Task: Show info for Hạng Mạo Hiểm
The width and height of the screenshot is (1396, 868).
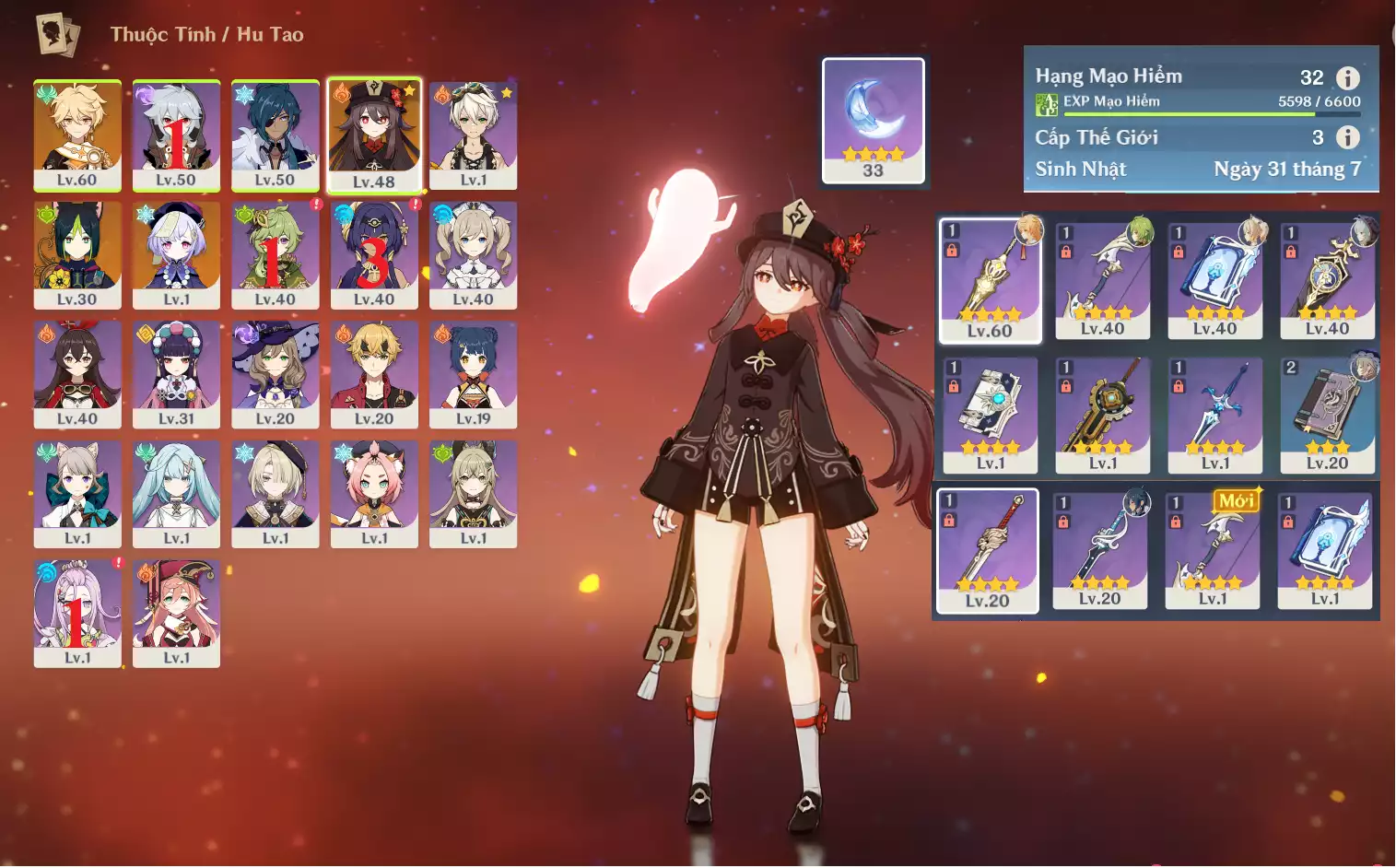Action: [1347, 78]
